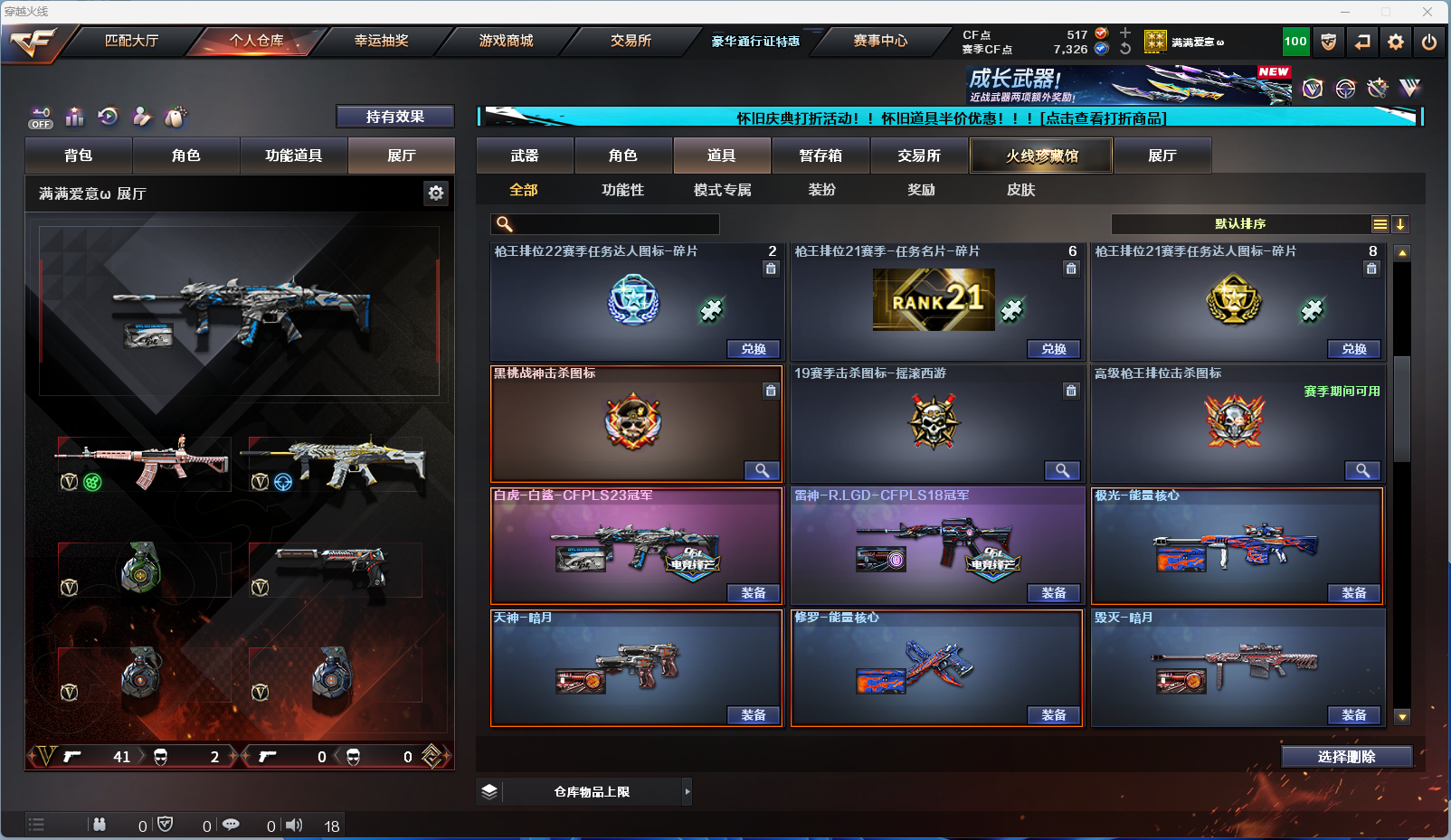This screenshot has width=1451, height=840.
Task: Open the 幸运抽奖 lucky draw page
Action: click(381, 41)
